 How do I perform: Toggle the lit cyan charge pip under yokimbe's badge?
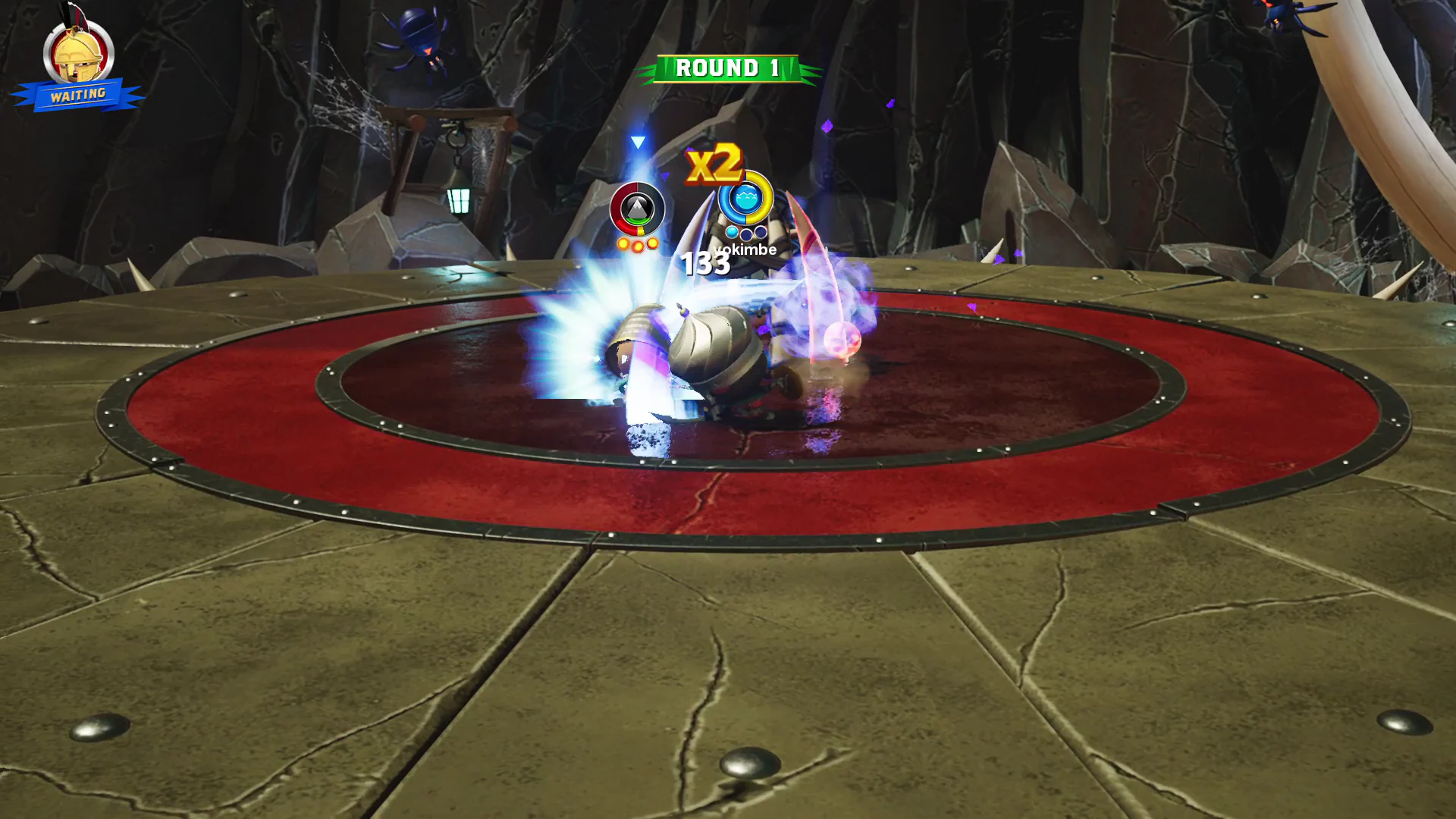(x=732, y=233)
